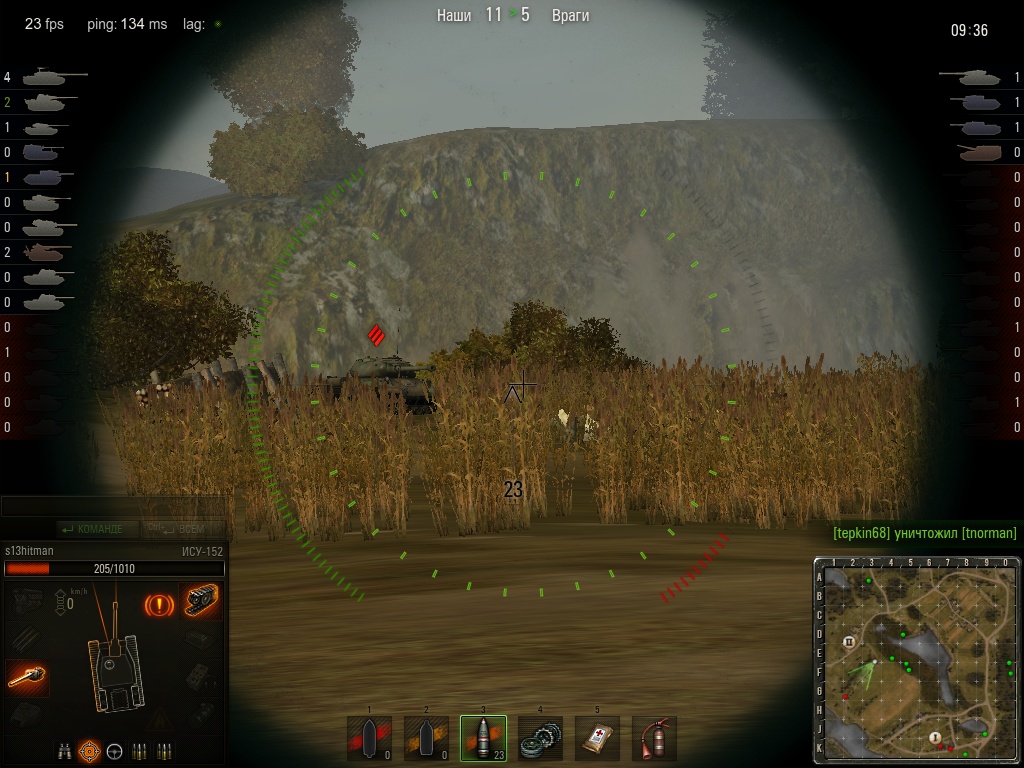Screen dimensions: 1024x768
Task: Use the repair kit consumable
Action: pyautogui.click(x=540, y=738)
